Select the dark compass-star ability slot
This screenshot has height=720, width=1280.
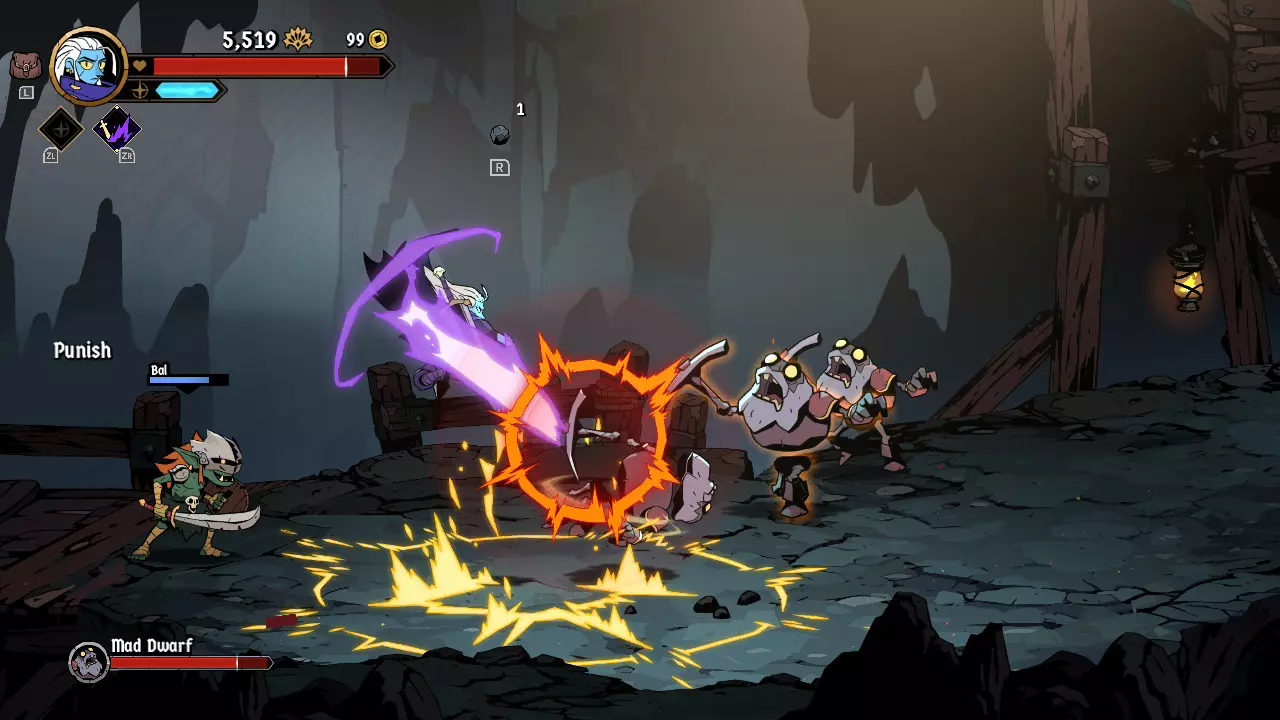pos(60,129)
